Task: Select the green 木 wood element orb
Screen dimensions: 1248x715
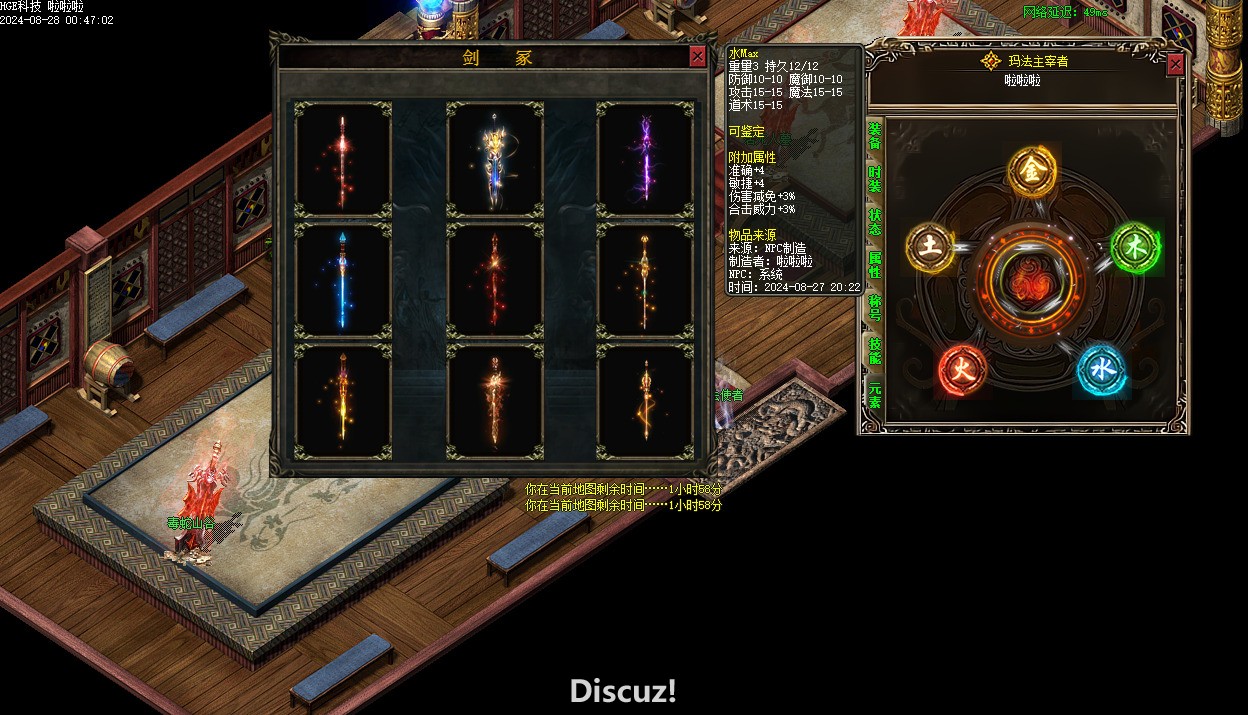Action: tap(1134, 247)
